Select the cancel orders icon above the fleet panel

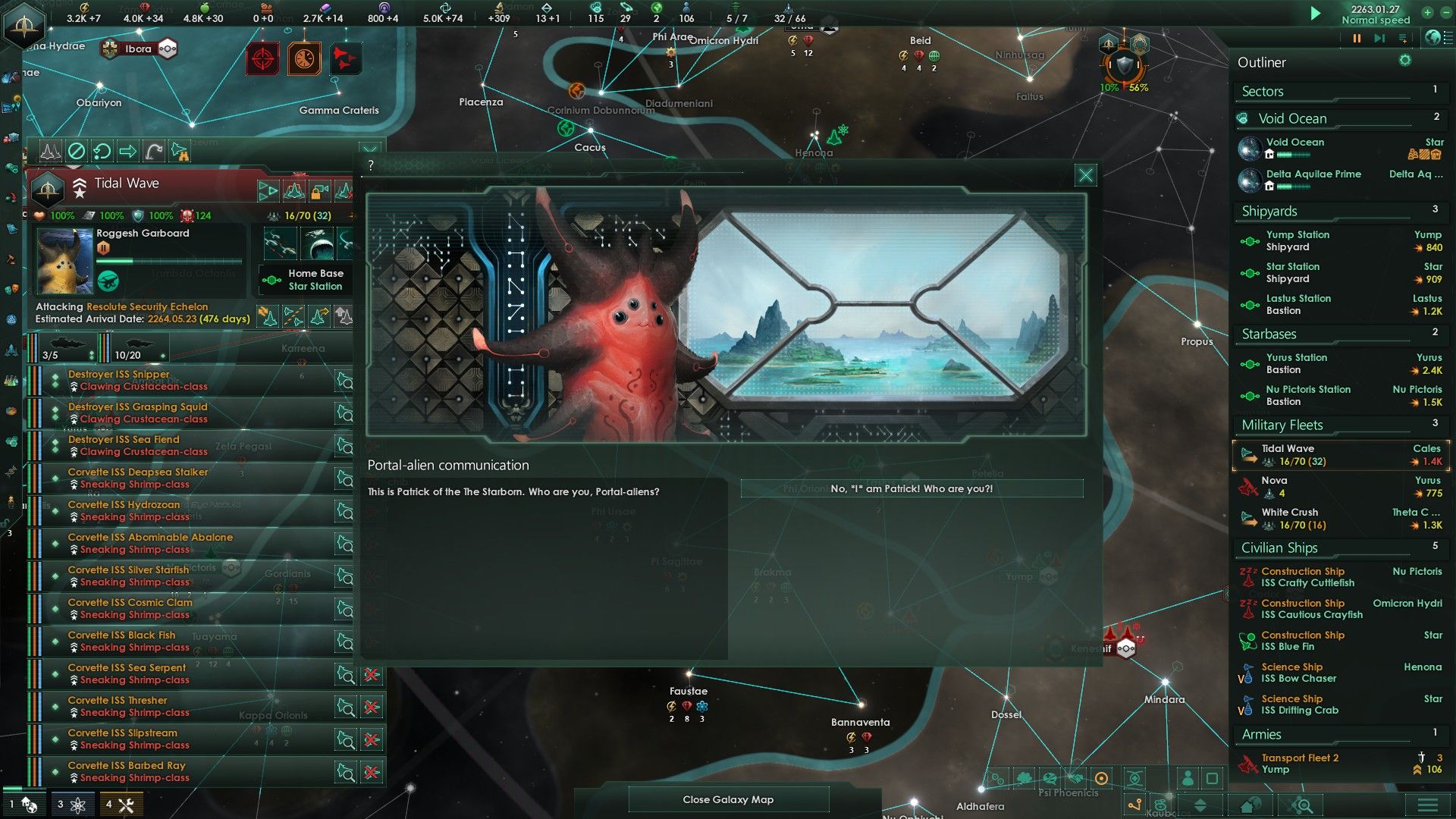pyautogui.click(x=76, y=151)
